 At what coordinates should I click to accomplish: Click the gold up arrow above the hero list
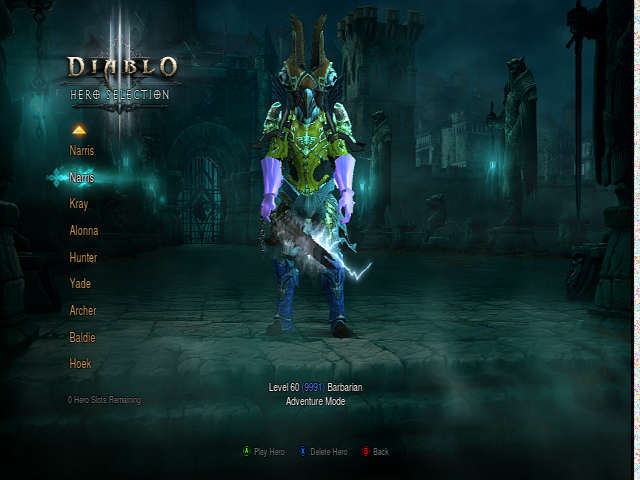(79, 129)
